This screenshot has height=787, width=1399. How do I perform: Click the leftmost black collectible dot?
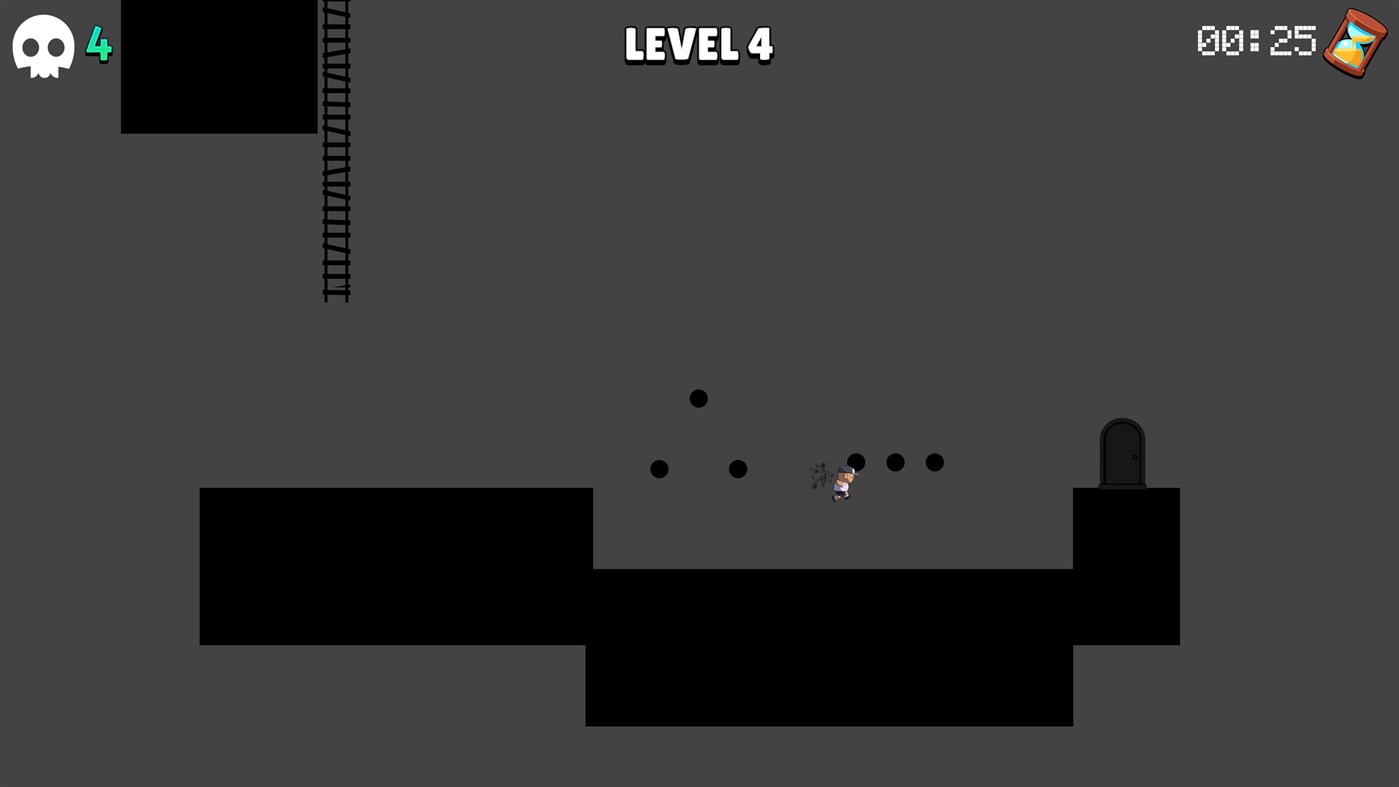(659, 467)
